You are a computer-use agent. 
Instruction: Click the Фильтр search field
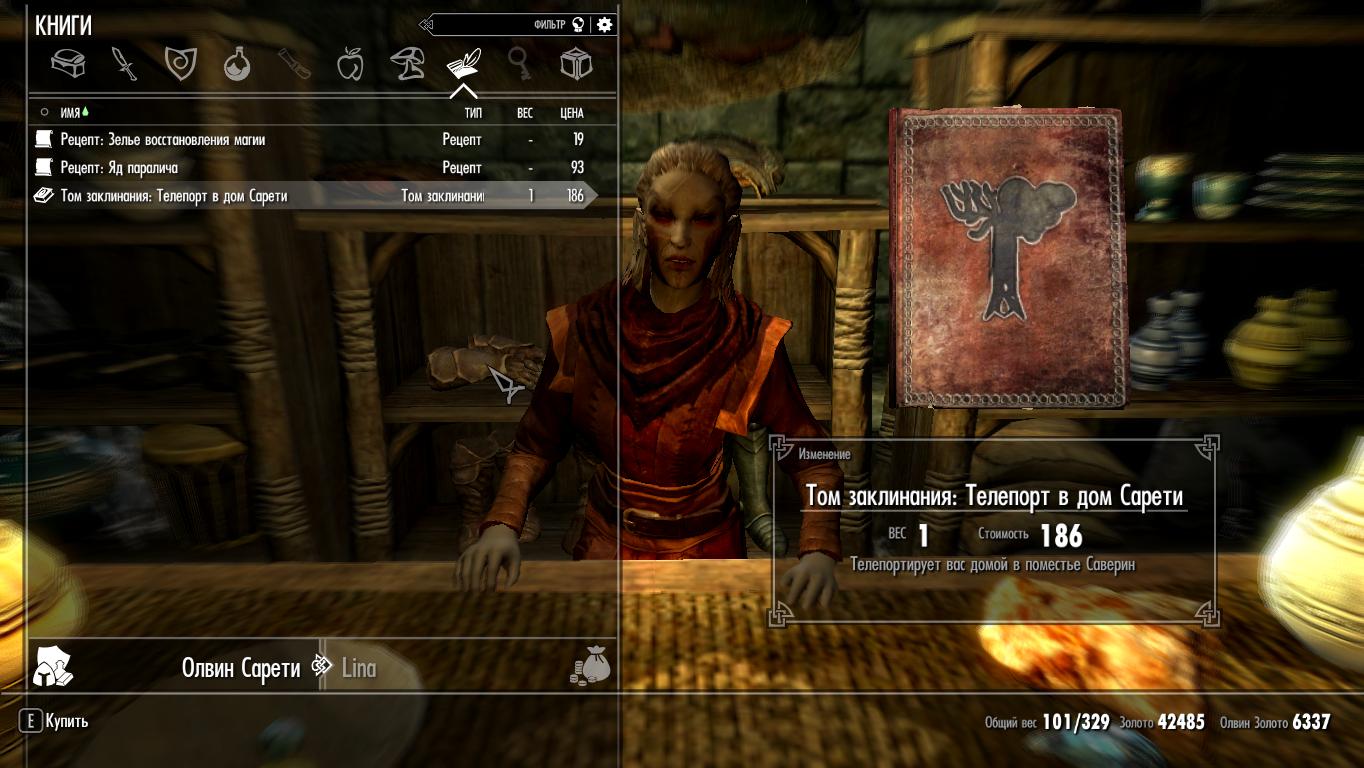(500, 25)
